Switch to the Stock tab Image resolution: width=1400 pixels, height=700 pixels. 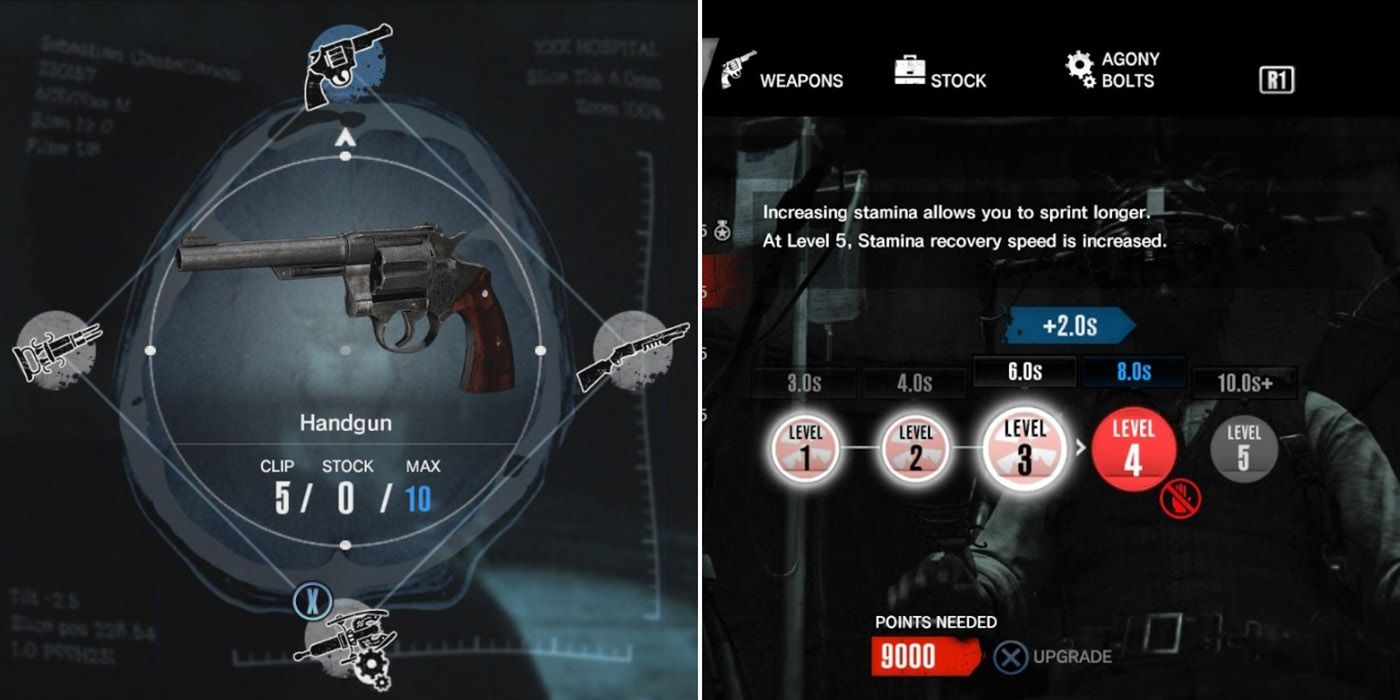point(940,73)
